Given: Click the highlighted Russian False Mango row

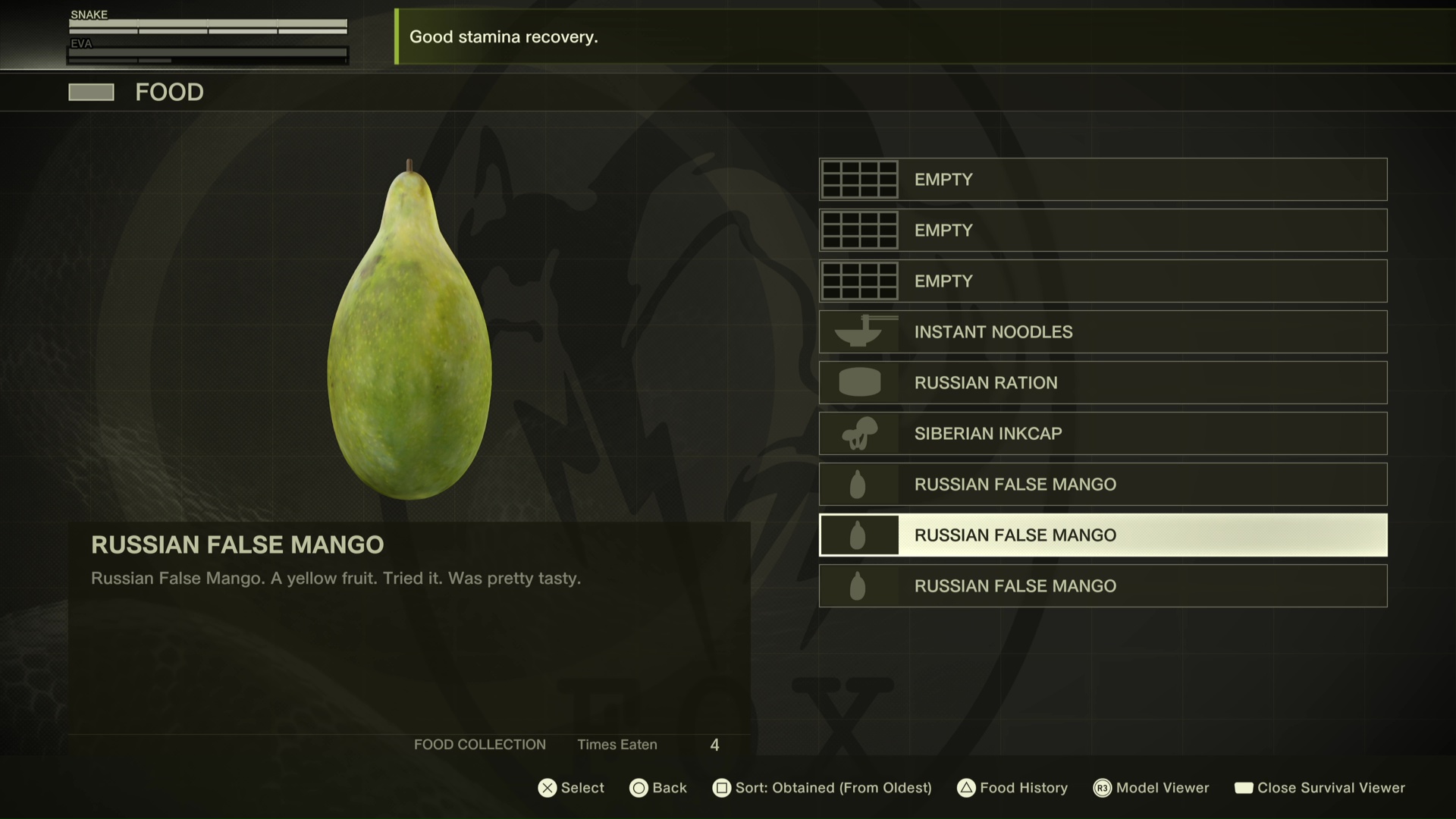Looking at the screenshot, I should pyautogui.click(x=1103, y=535).
